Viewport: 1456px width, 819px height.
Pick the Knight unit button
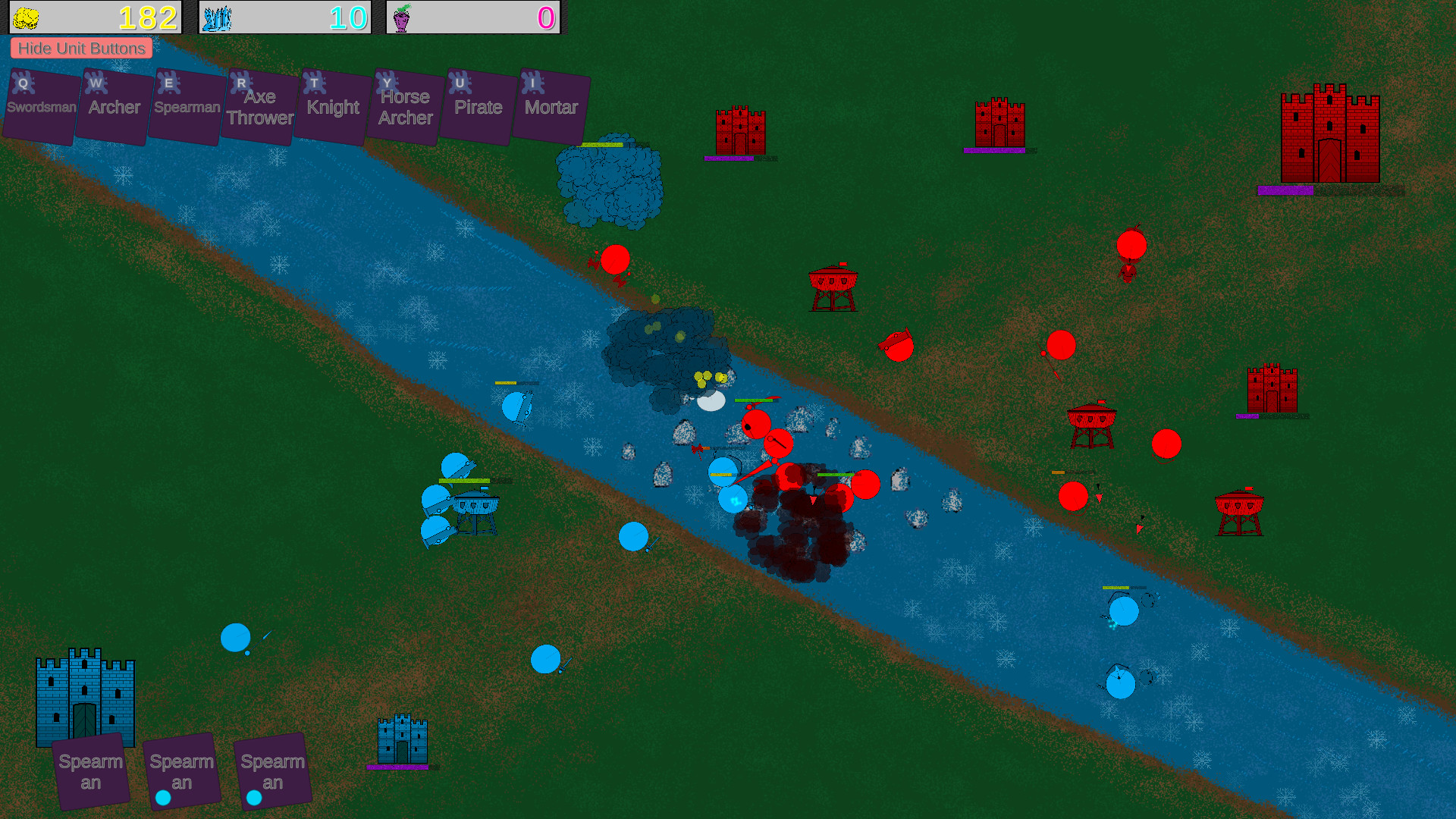[331, 106]
